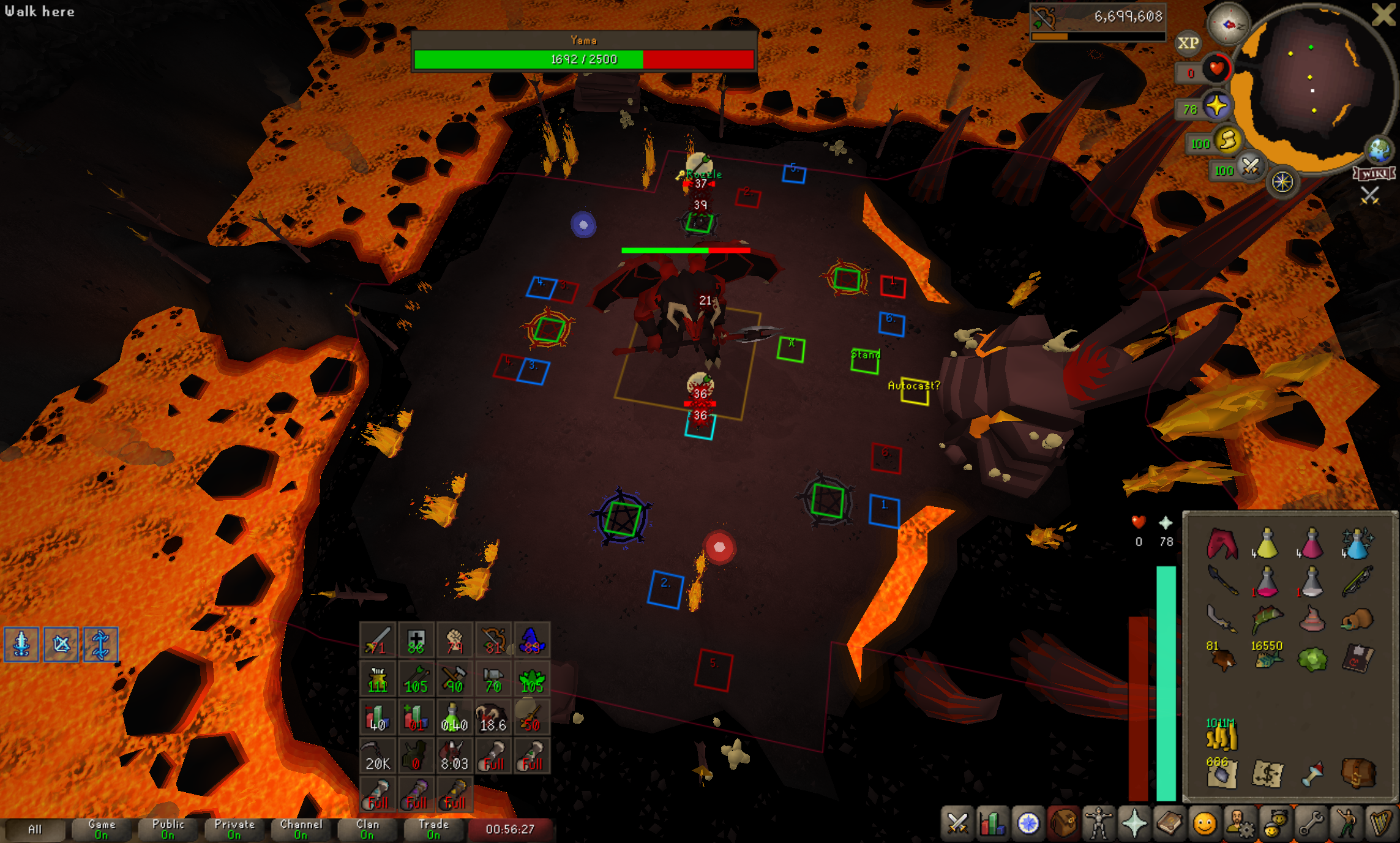The width and height of the screenshot is (1400, 843).
Task: Click on the circular minimap
Action: pyautogui.click(x=1310, y=86)
